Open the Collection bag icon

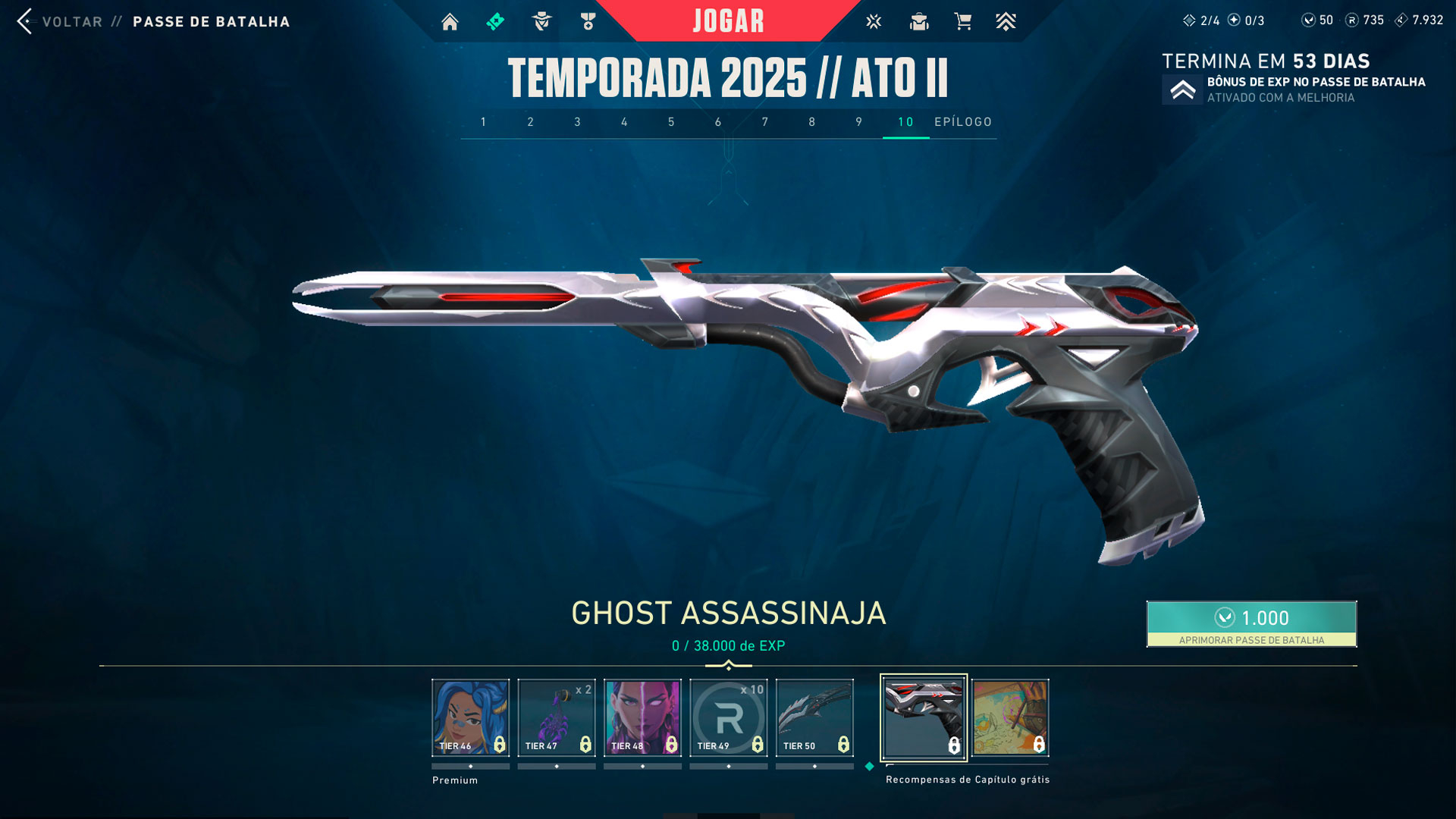click(x=919, y=22)
